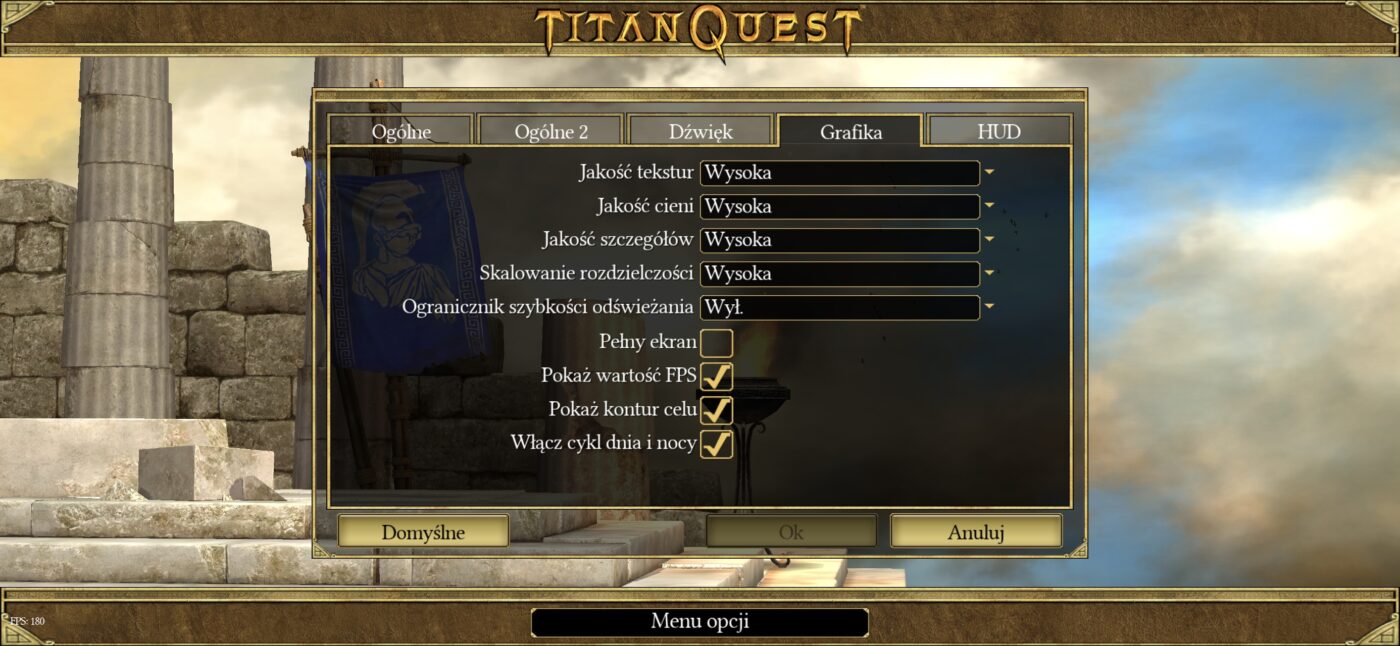Viewport: 1400px width, 646px height.
Task: Click the Grafika tab
Action: (851, 132)
